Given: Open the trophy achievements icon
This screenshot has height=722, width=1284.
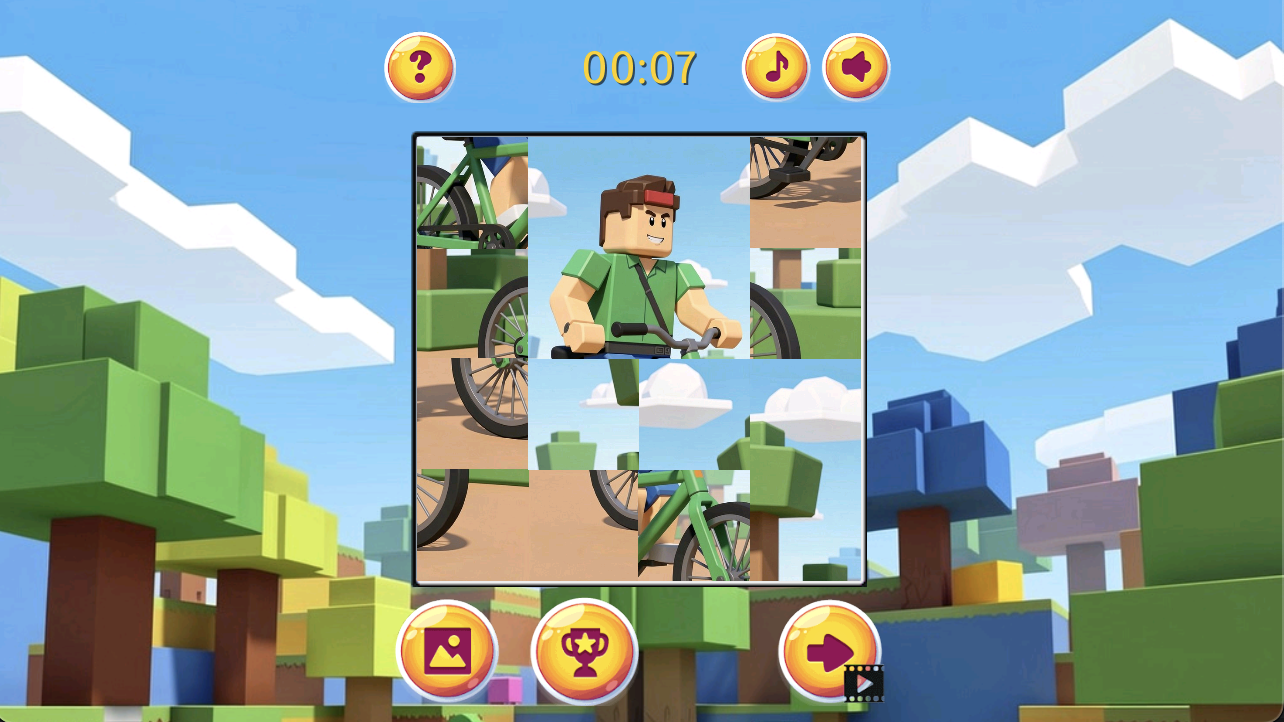Looking at the screenshot, I should pos(584,650).
